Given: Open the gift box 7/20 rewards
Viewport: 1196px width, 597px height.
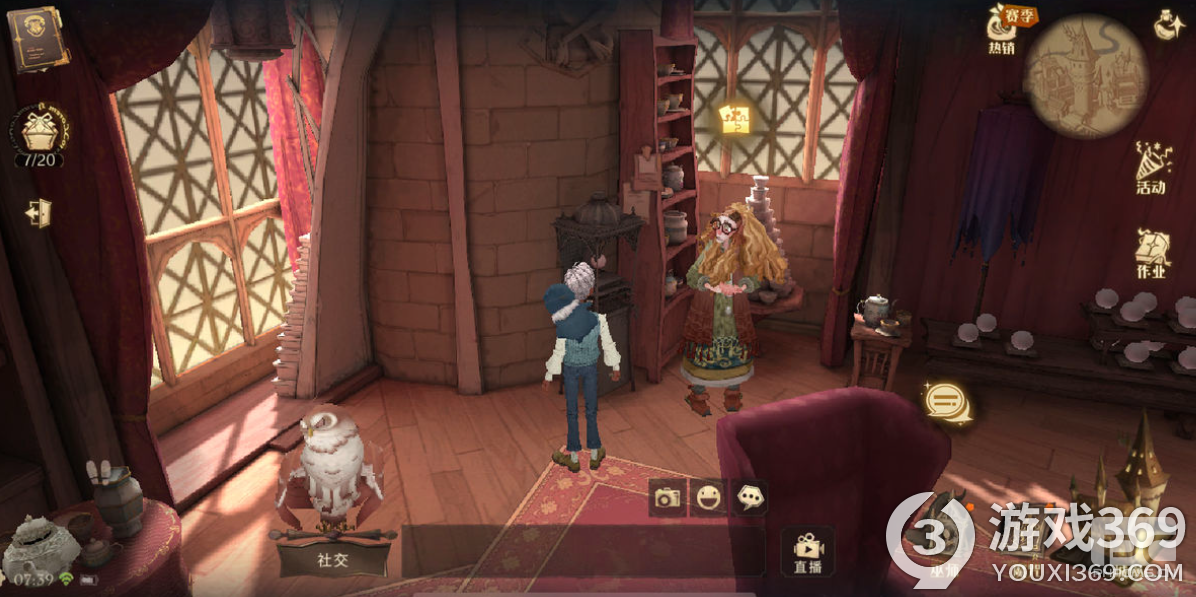Looking at the screenshot, I should [x=39, y=135].
